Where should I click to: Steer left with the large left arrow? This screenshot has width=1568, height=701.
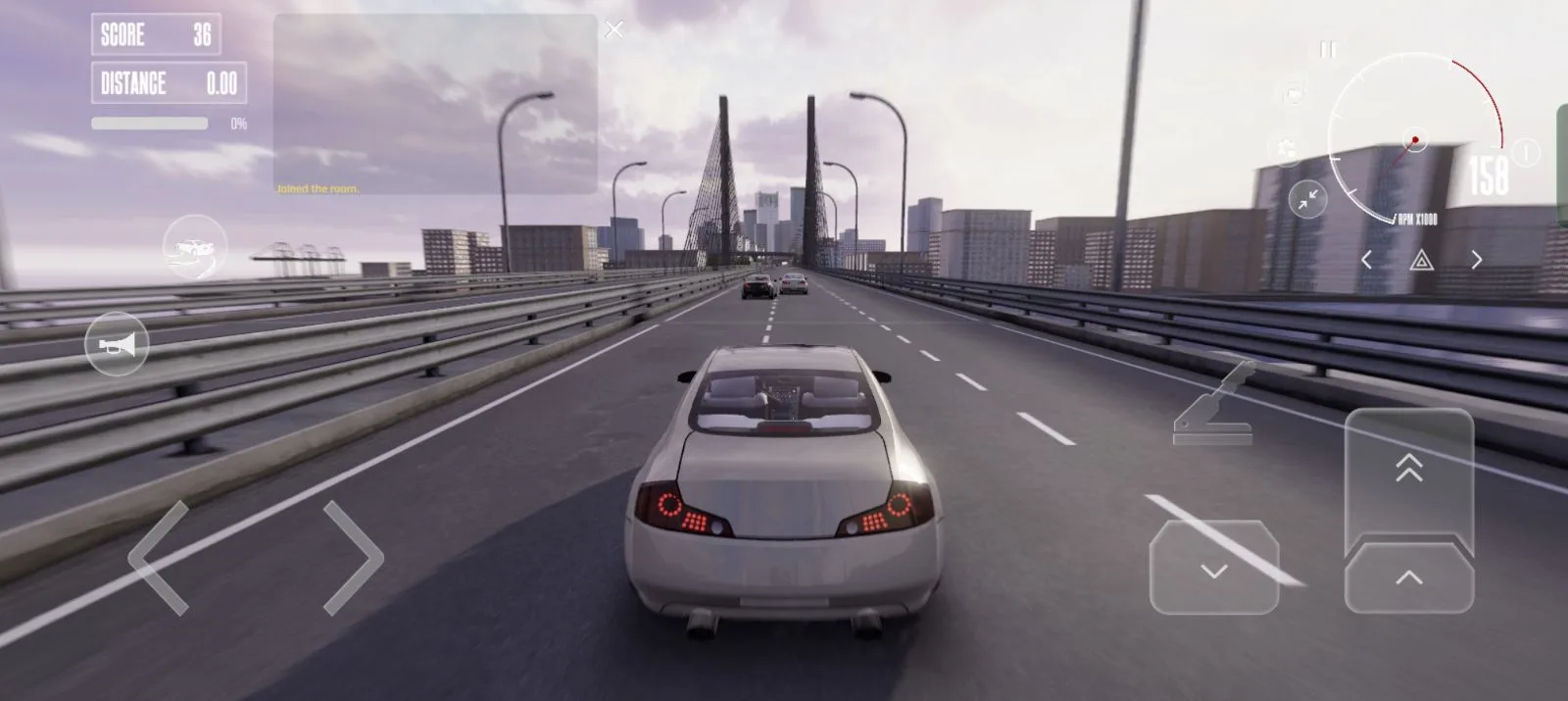click(159, 558)
